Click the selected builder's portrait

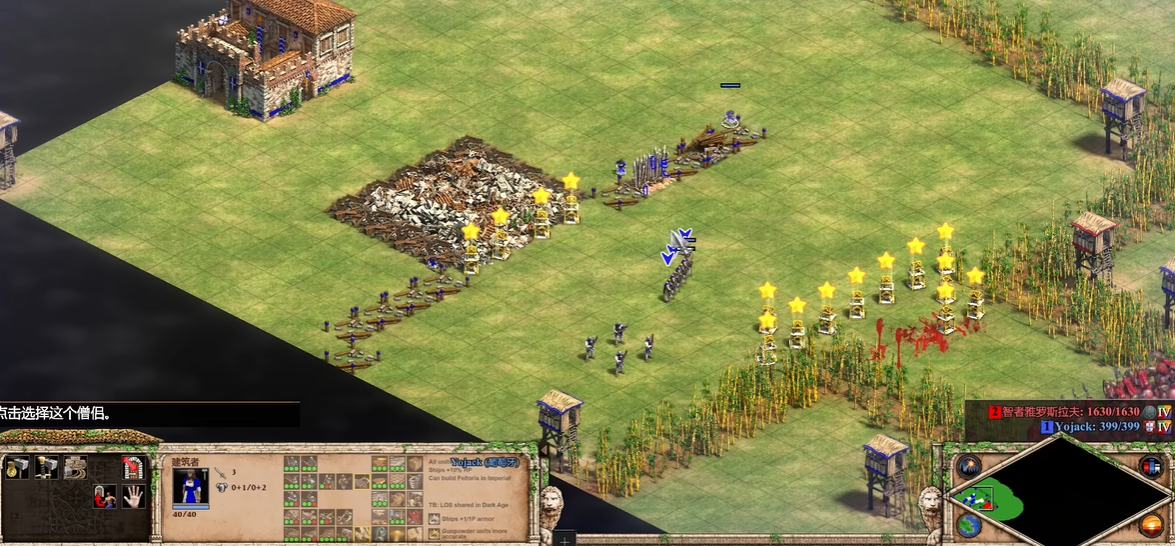[x=191, y=487]
